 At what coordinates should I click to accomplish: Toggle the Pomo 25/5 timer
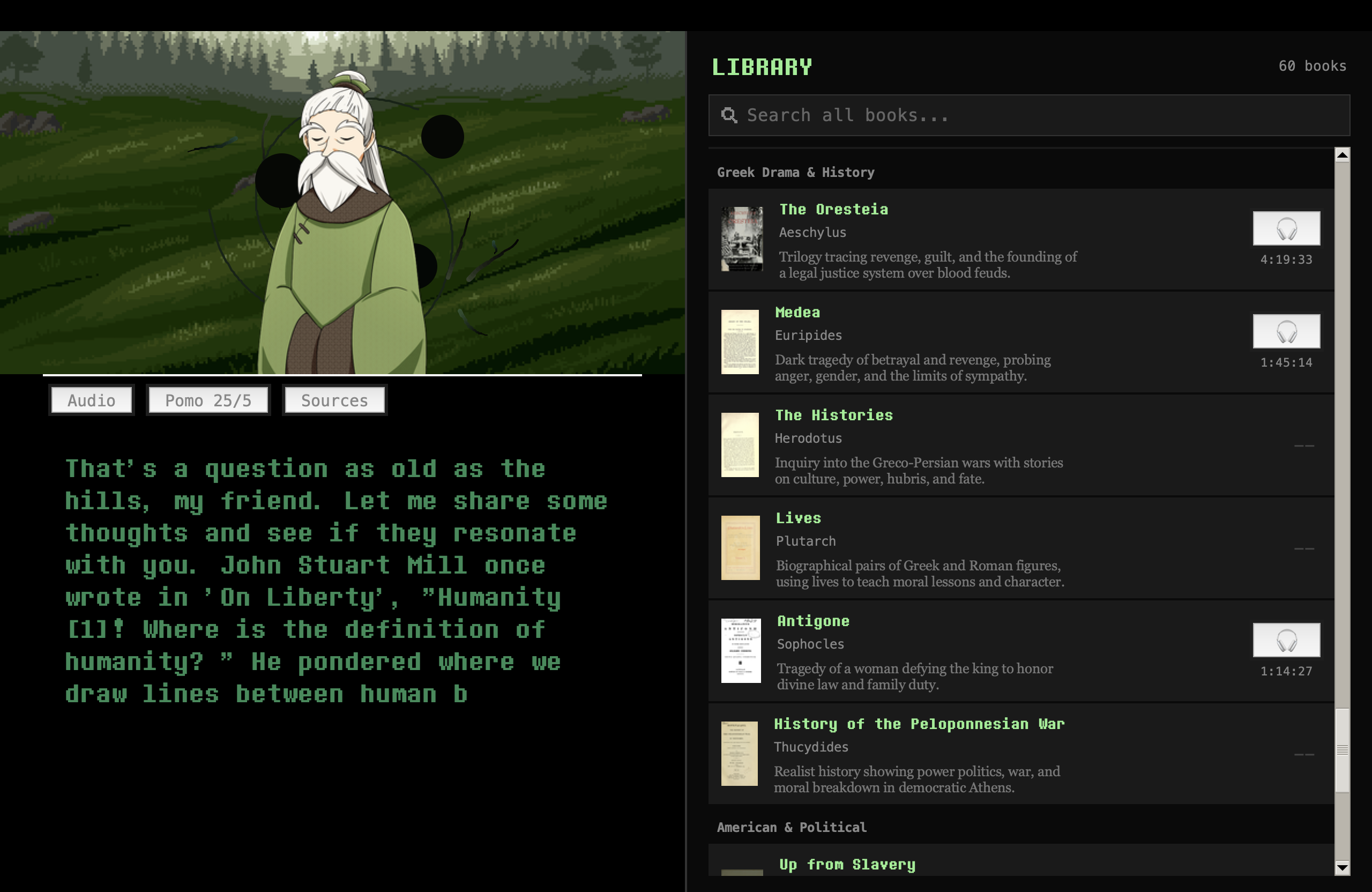click(x=208, y=399)
